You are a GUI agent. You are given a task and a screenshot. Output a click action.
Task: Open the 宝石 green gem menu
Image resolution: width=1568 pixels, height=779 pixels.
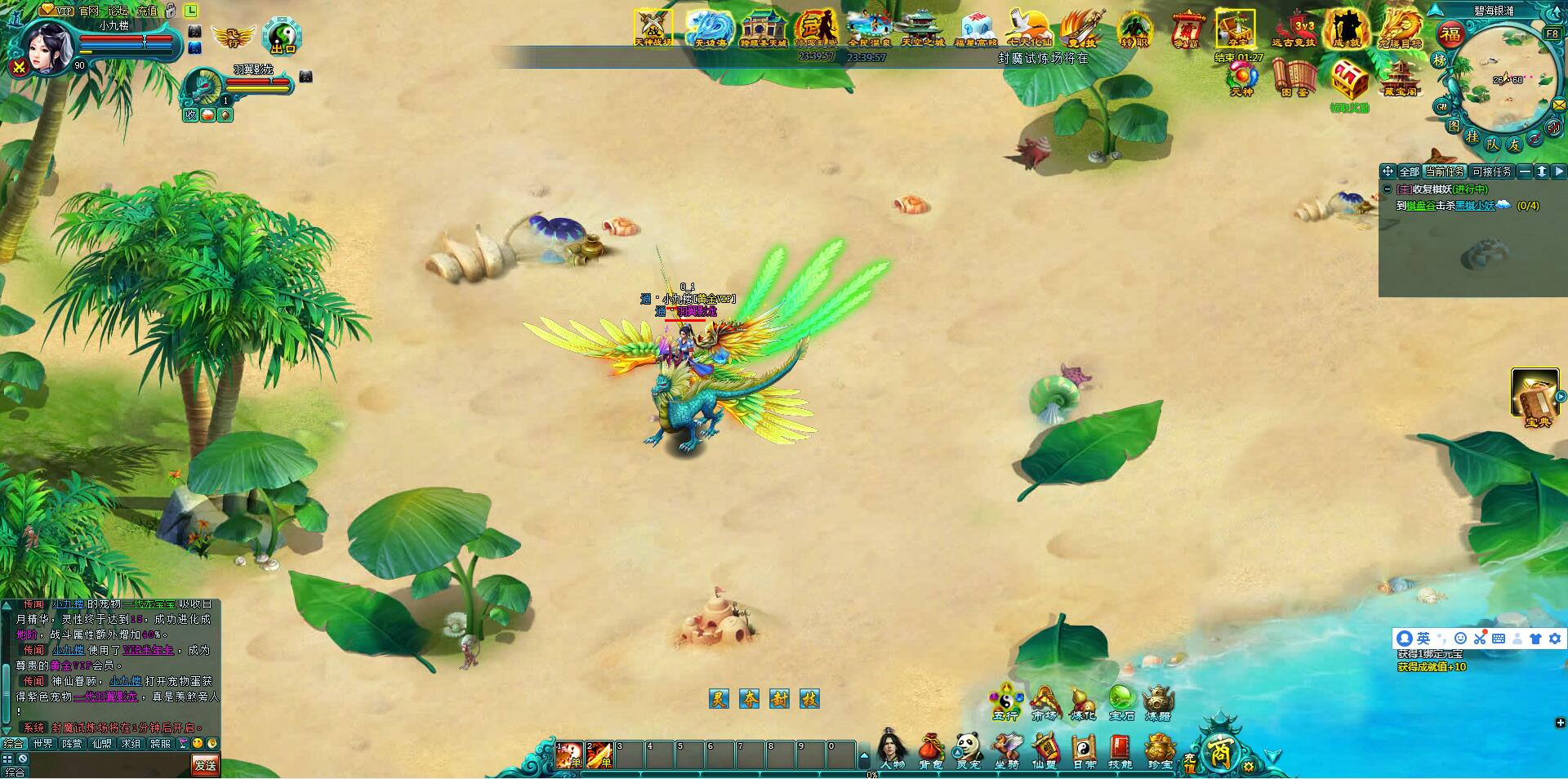[x=1121, y=701]
